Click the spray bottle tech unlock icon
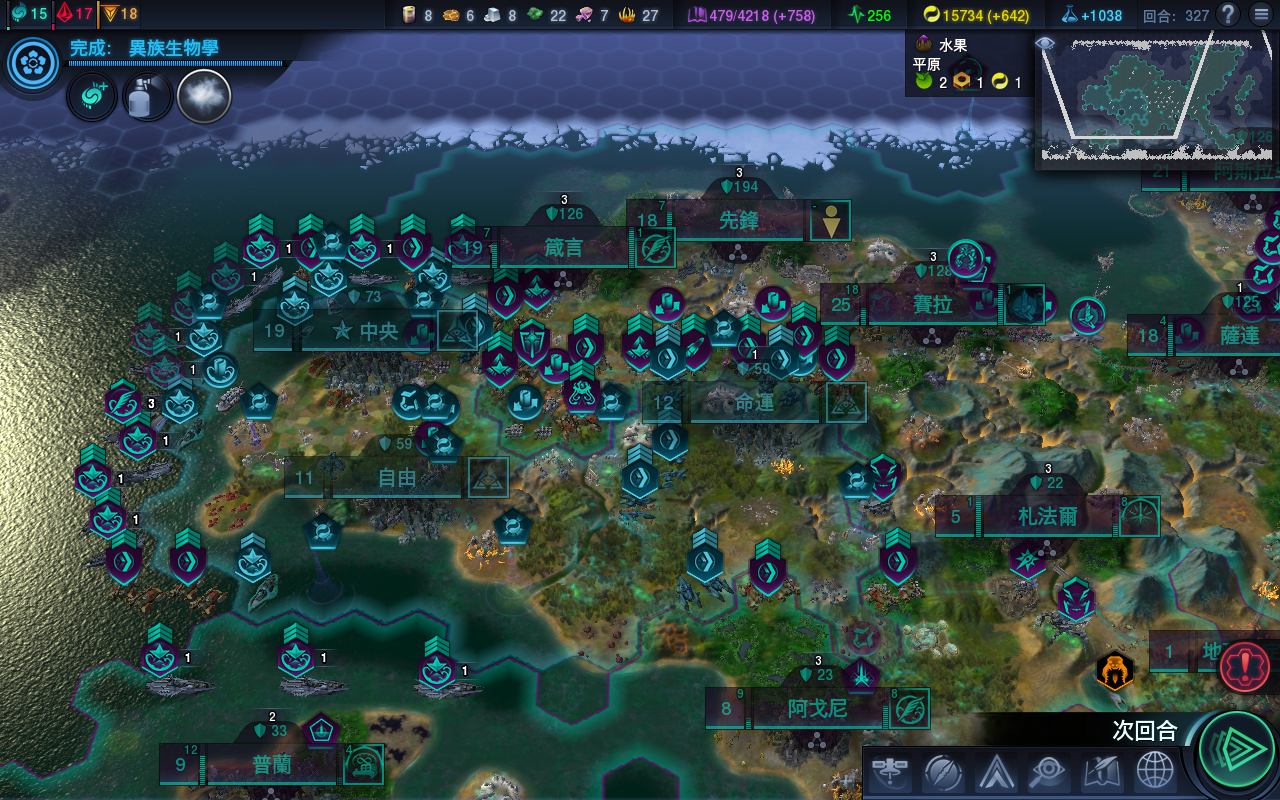This screenshot has height=800, width=1280. (146, 97)
